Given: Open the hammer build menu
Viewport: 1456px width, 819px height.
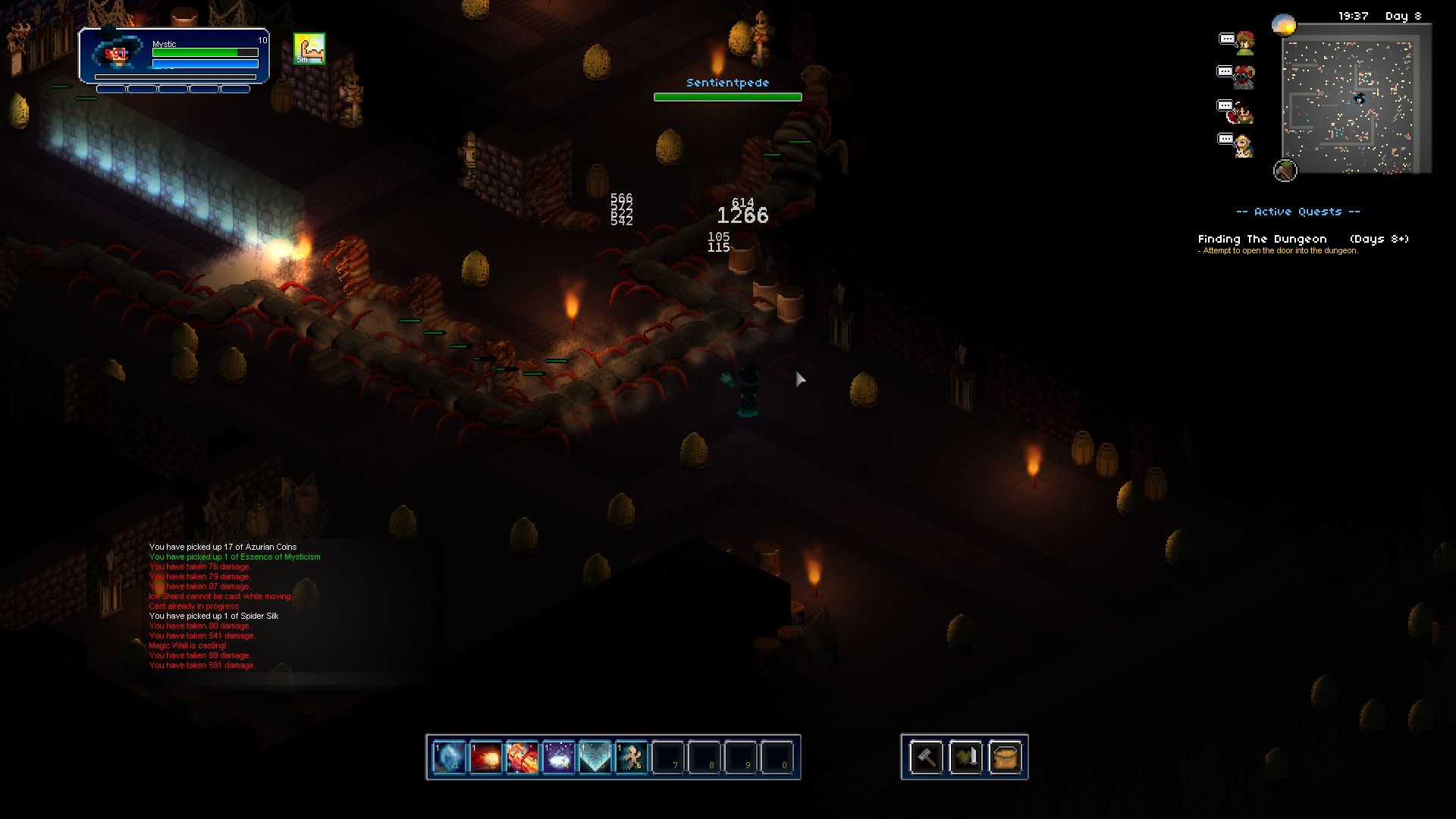Looking at the screenshot, I should (x=926, y=757).
